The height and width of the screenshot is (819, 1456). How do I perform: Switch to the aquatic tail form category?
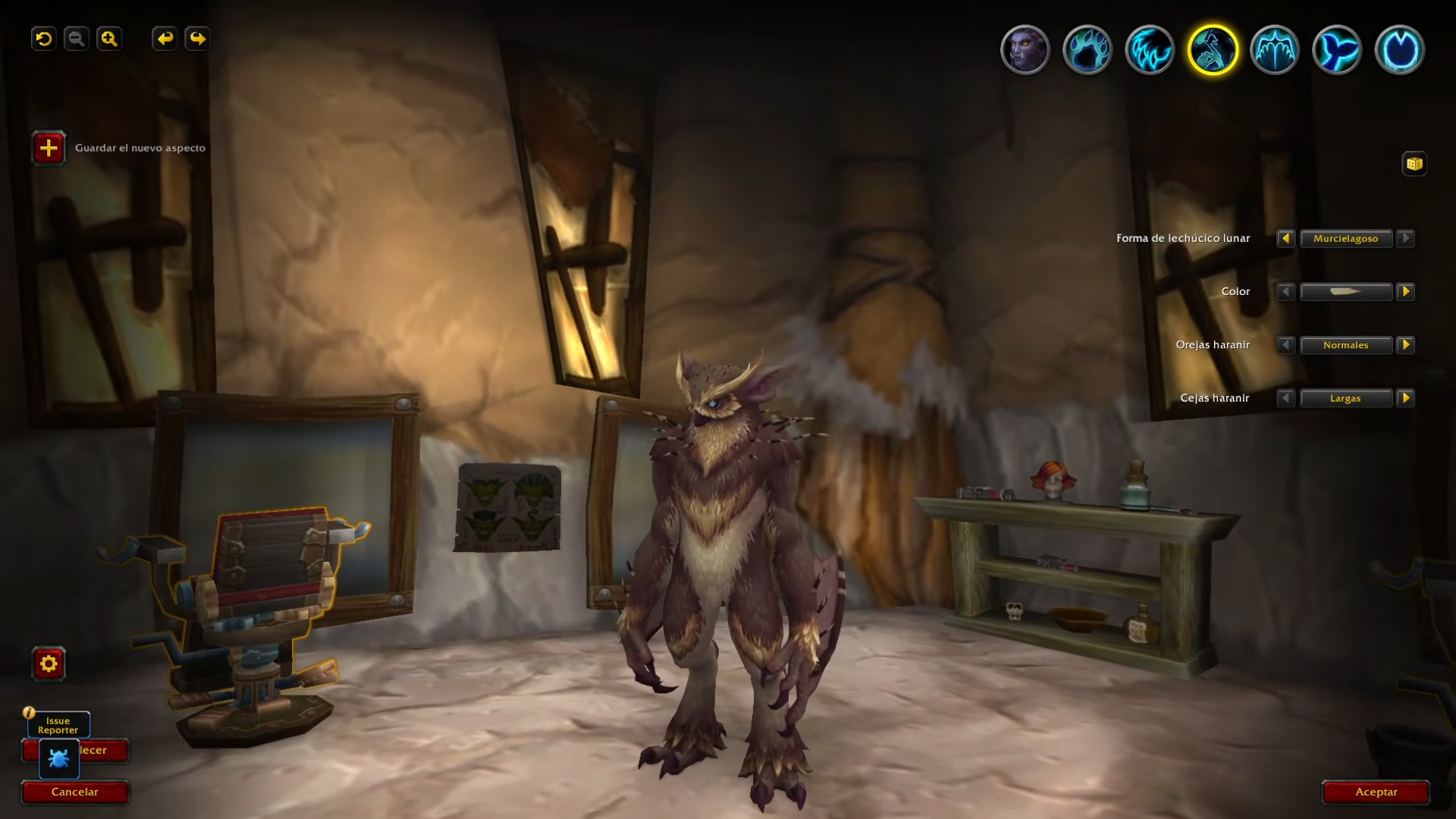pos(1337,50)
